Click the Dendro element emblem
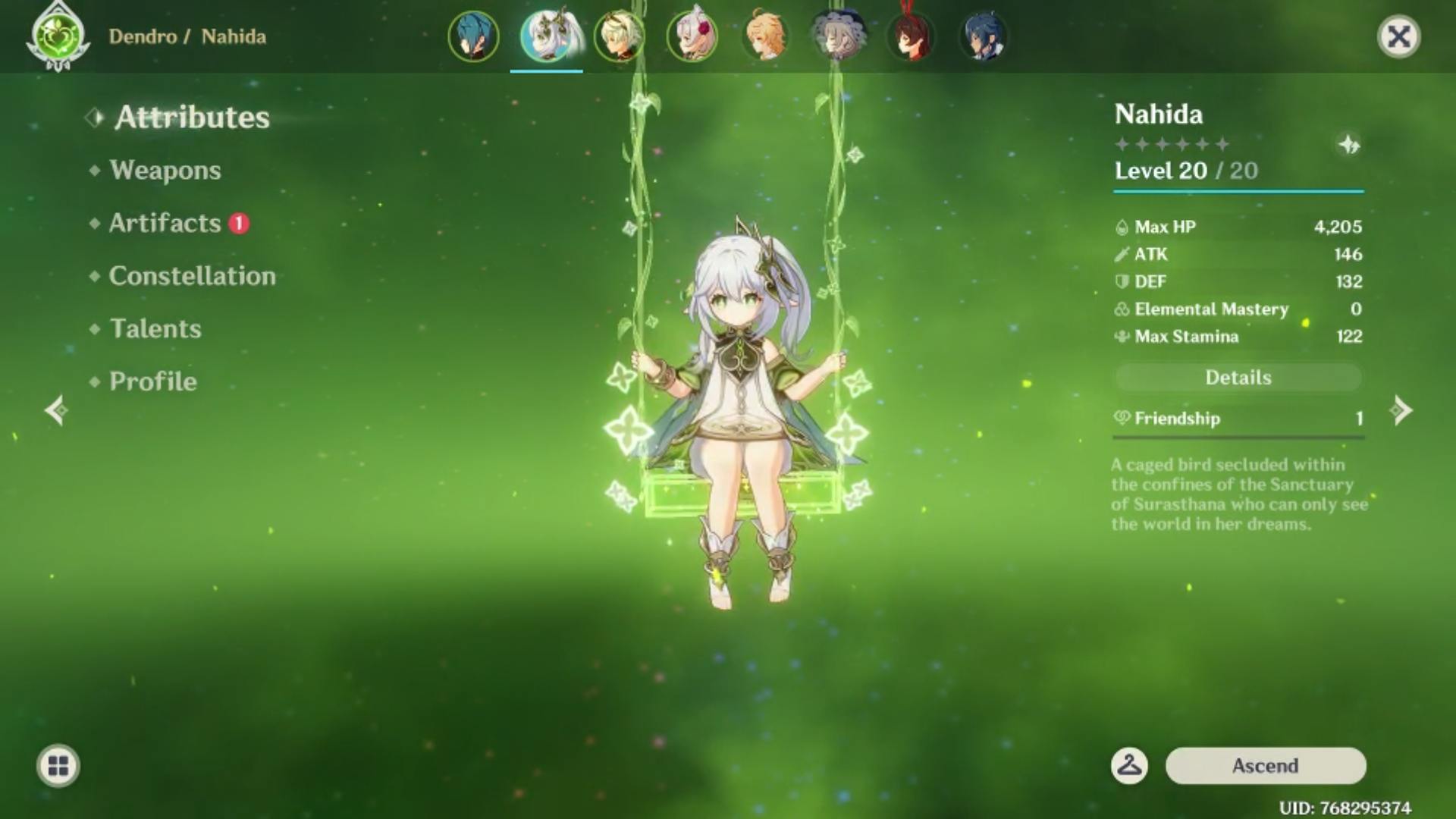Screen dimensions: 1456x819 58,36
